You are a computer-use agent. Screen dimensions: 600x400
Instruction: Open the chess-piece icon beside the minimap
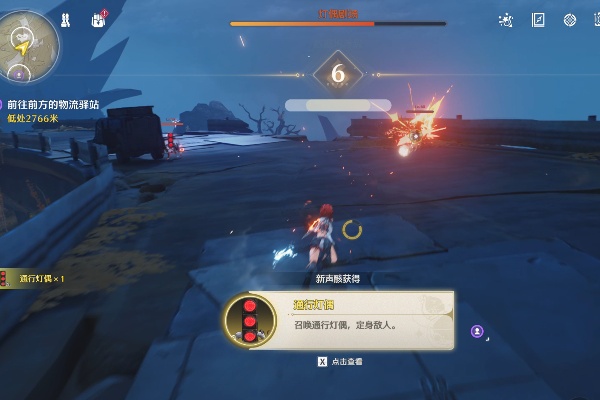coord(66,20)
